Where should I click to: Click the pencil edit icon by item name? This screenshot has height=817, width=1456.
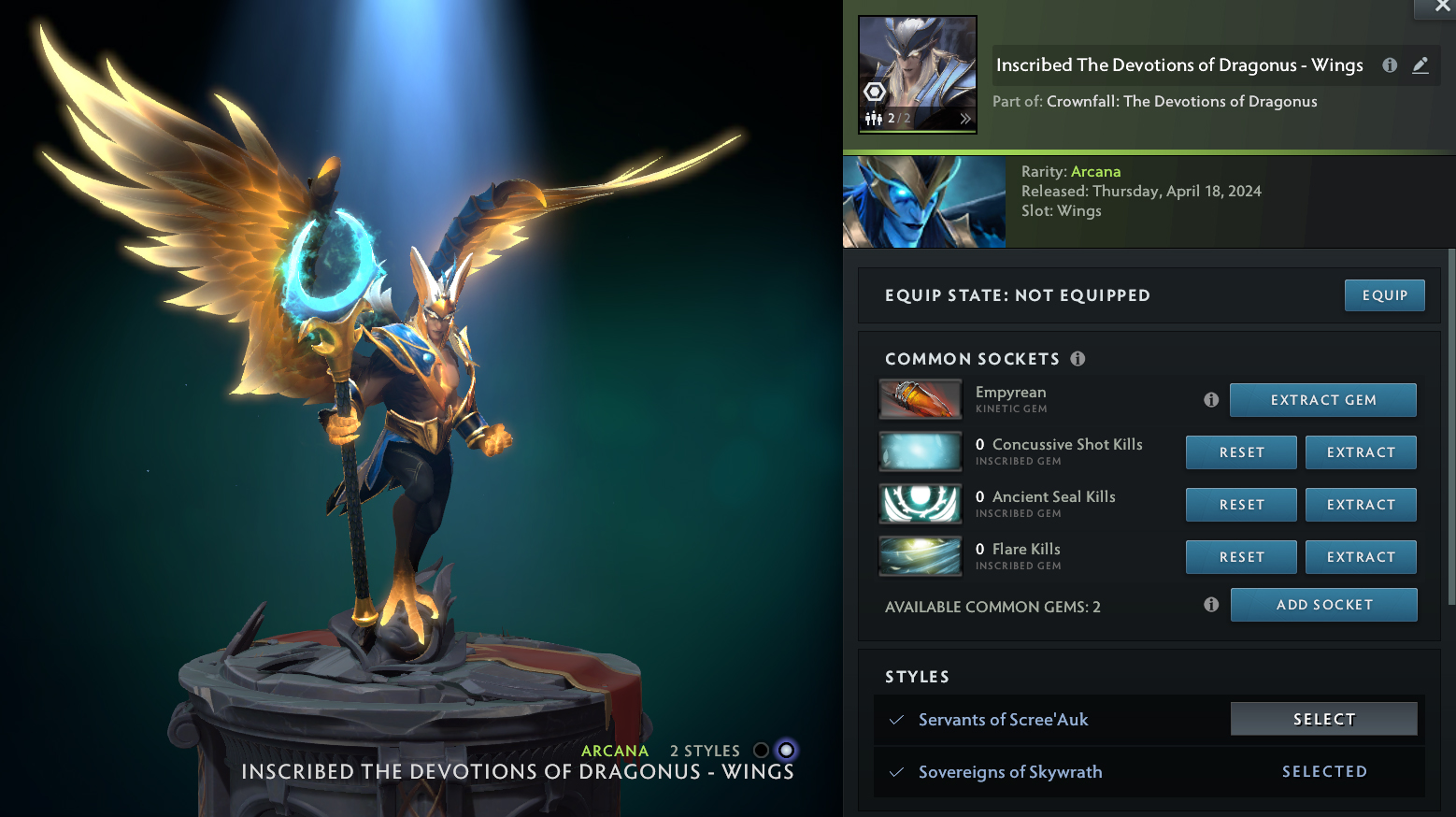click(1420, 65)
